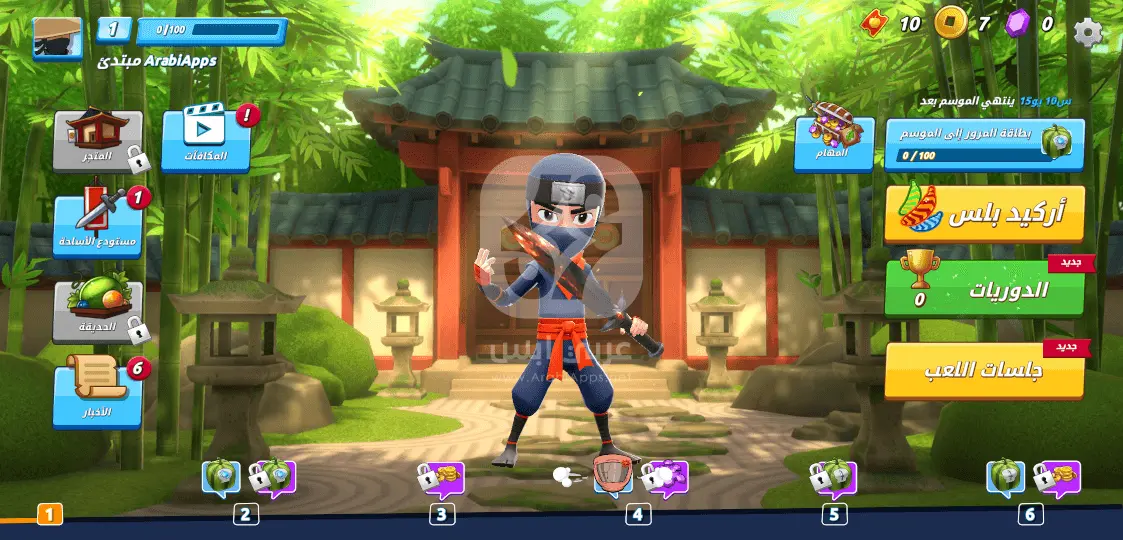Open the settings gear icon

[x=1088, y=31]
